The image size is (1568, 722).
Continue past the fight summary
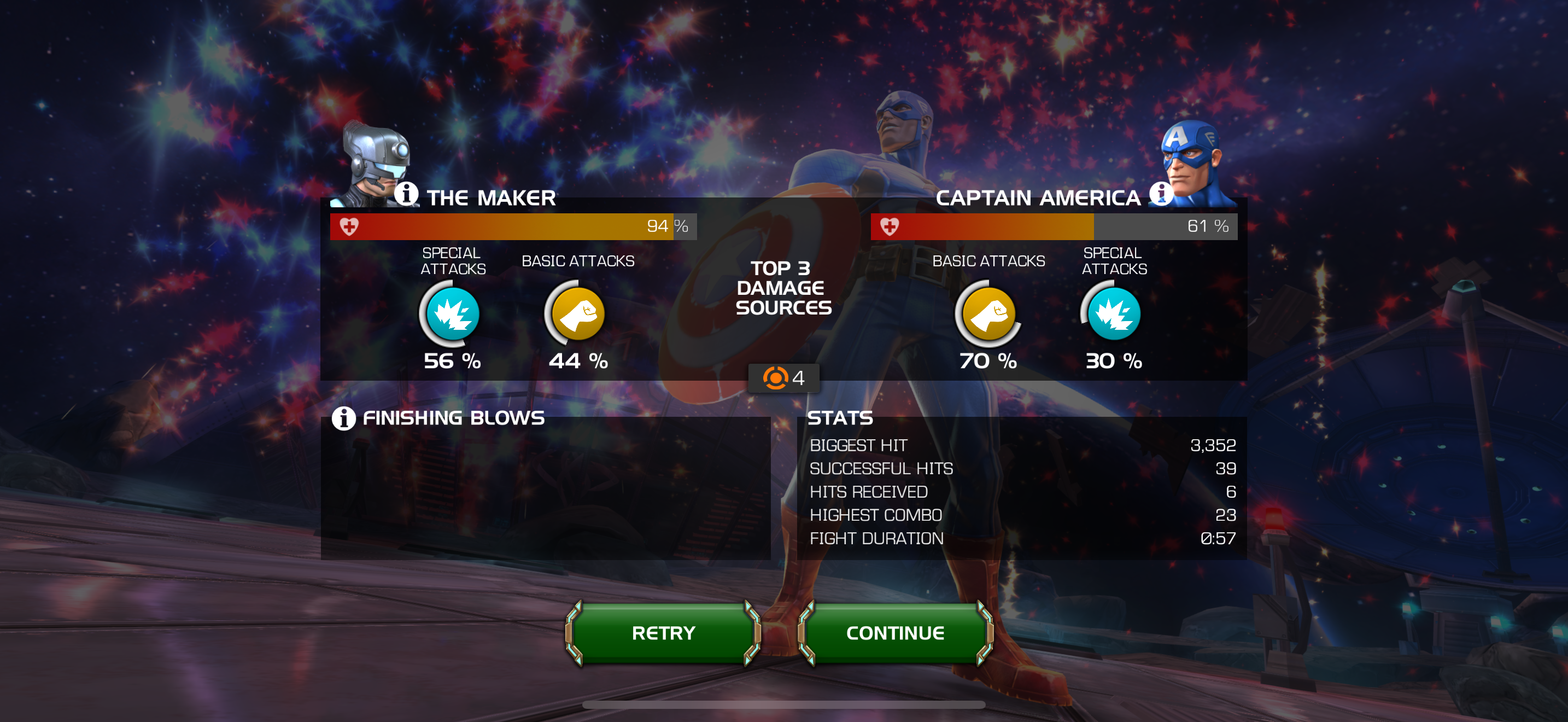click(x=895, y=633)
